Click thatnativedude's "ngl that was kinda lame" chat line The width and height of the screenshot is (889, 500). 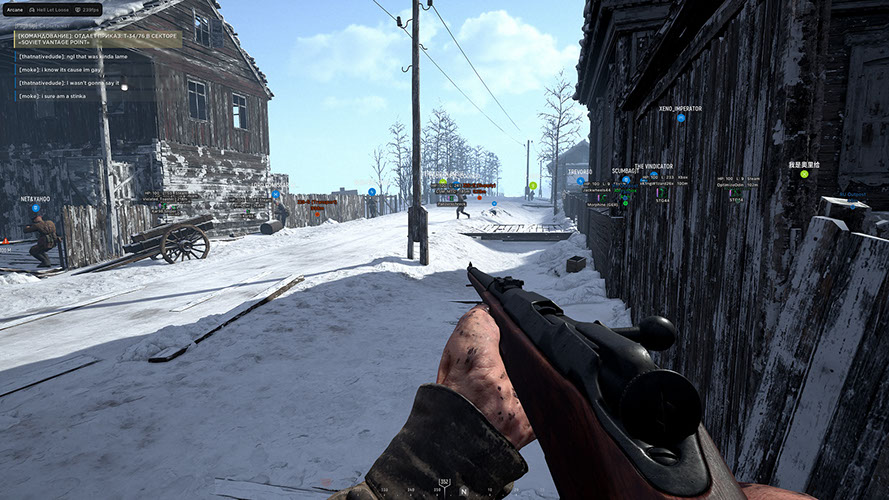pyautogui.click(x=69, y=57)
